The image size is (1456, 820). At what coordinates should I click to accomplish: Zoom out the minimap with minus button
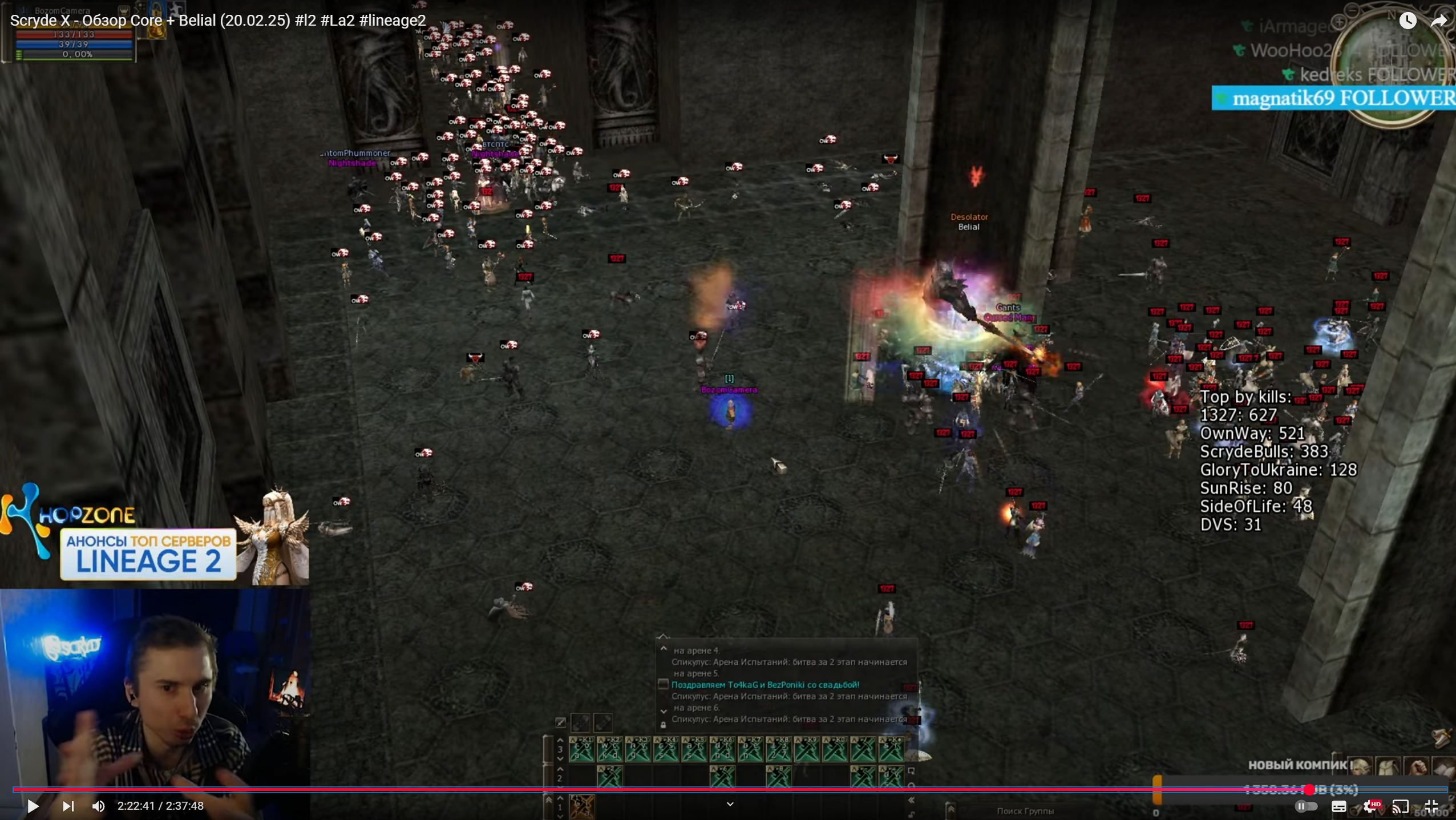[x=1351, y=9]
